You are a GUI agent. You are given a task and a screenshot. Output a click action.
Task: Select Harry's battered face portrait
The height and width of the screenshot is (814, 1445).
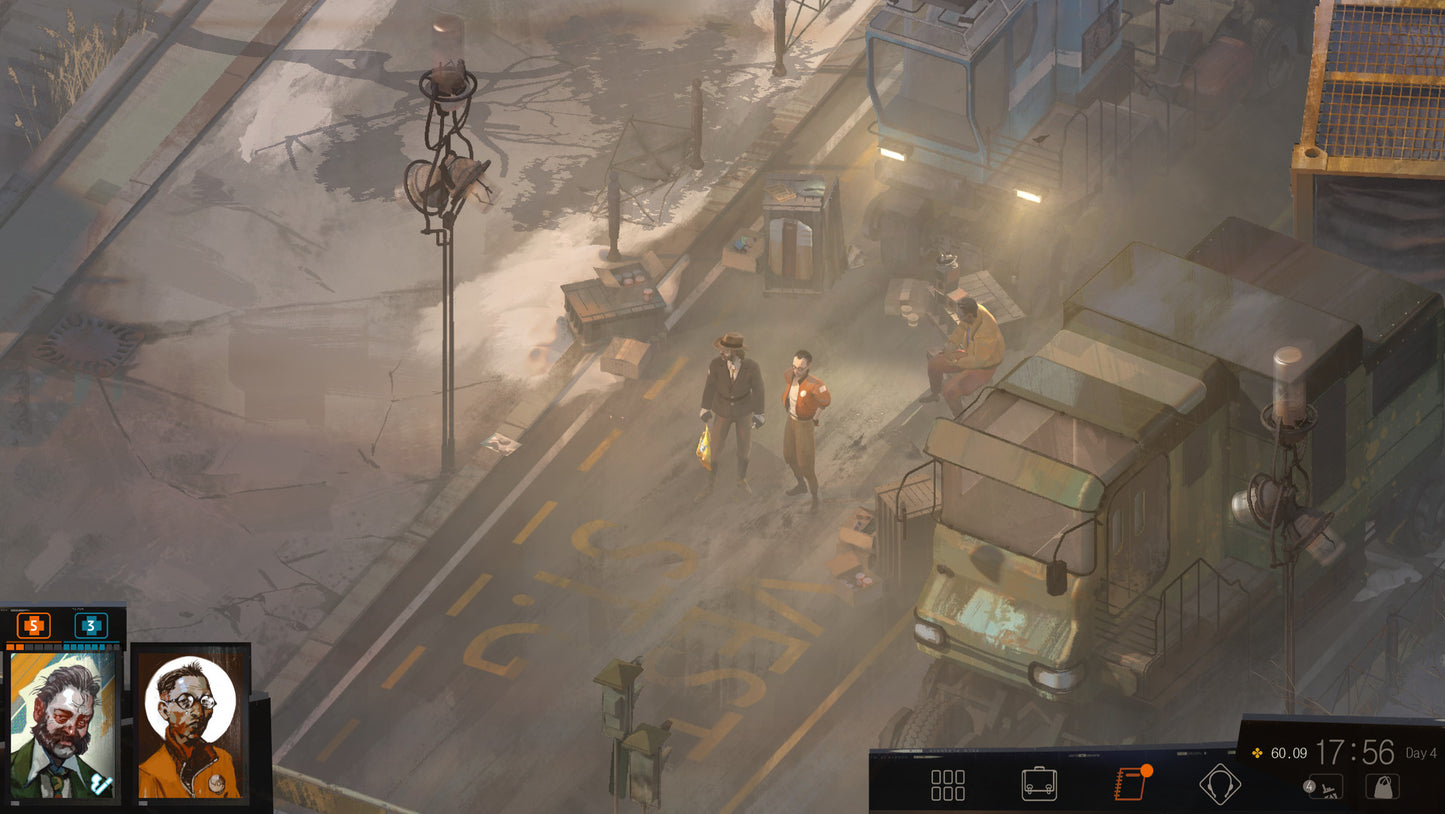62,725
